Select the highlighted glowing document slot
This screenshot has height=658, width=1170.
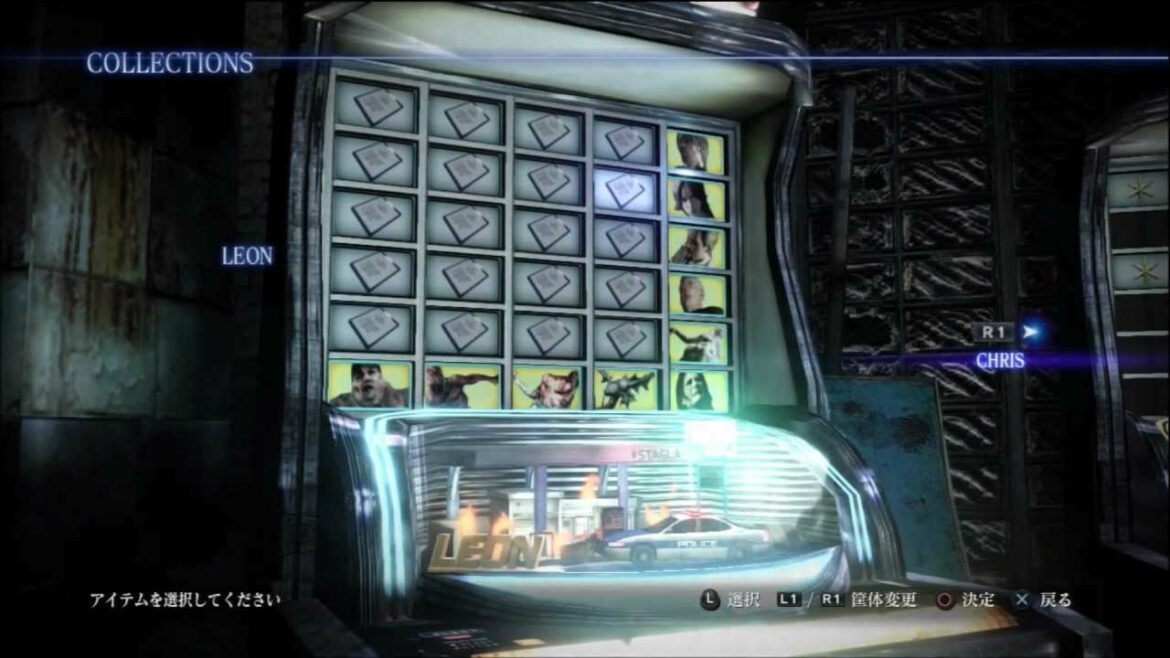[x=625, y=189]
